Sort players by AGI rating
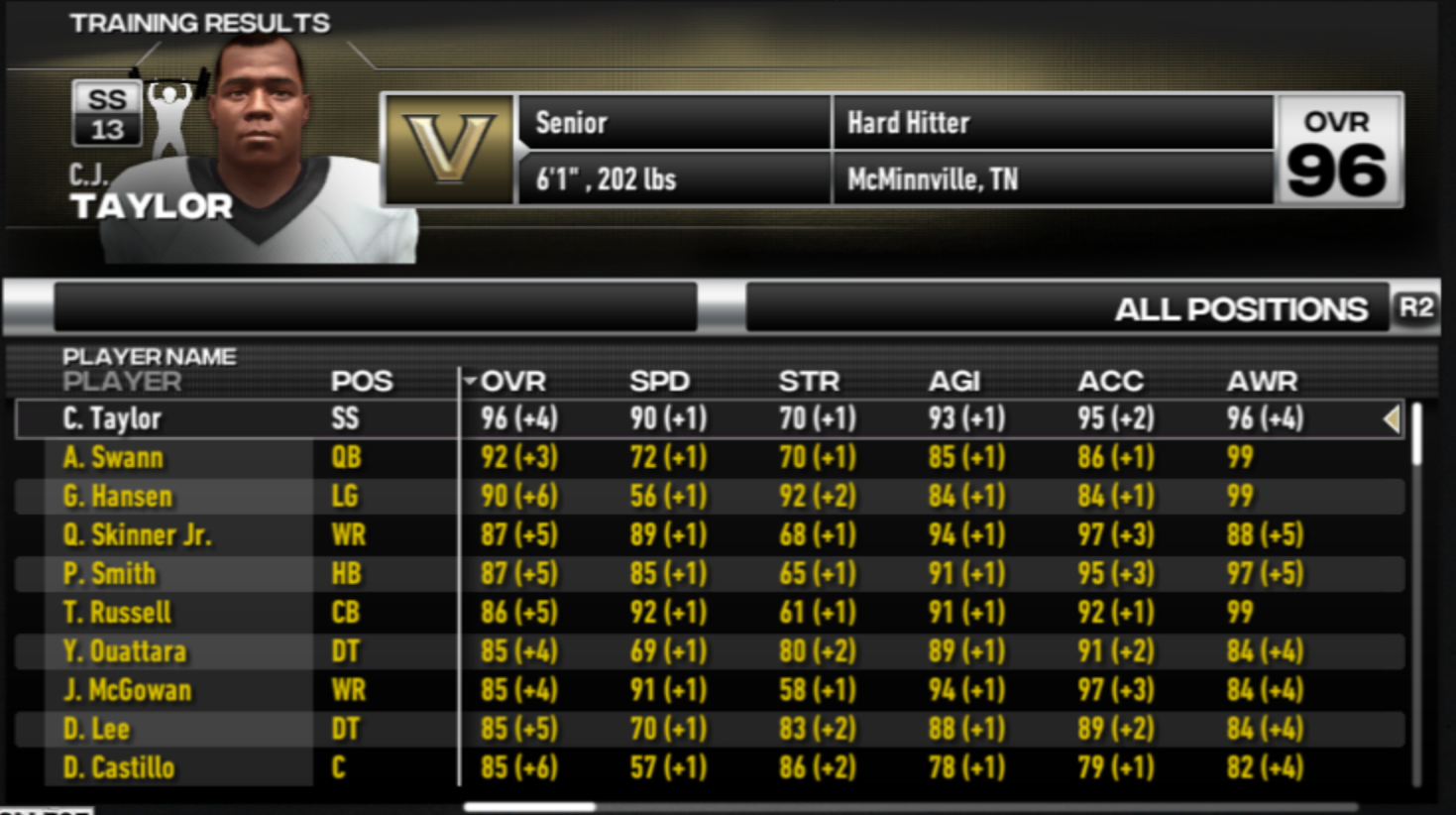Image resolution: width=1456 pixels, height=815 pixels. [x=954, y=382]
